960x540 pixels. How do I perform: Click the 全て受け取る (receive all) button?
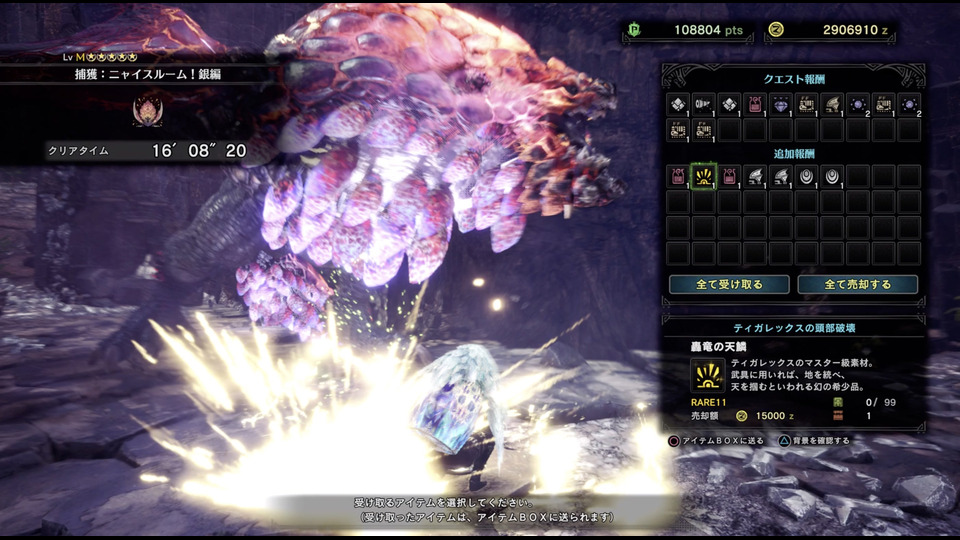pyautogui.click(x=729, y=284)
